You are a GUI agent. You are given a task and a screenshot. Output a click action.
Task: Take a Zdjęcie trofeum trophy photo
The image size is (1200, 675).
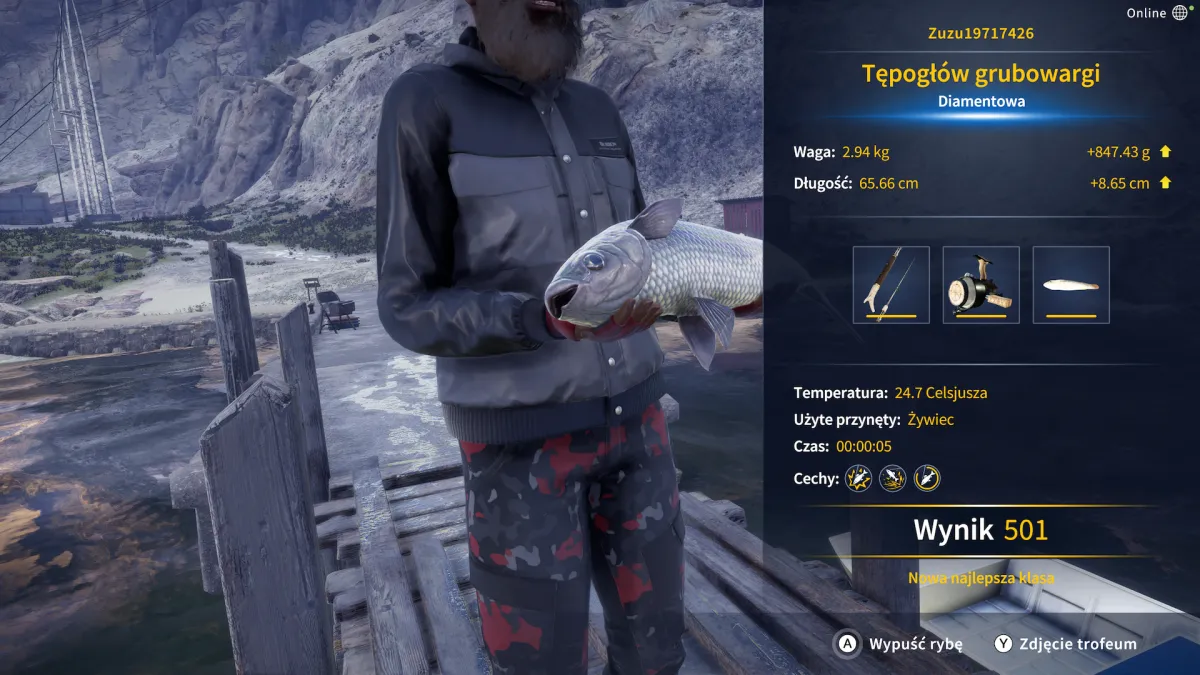point(1066,644)
